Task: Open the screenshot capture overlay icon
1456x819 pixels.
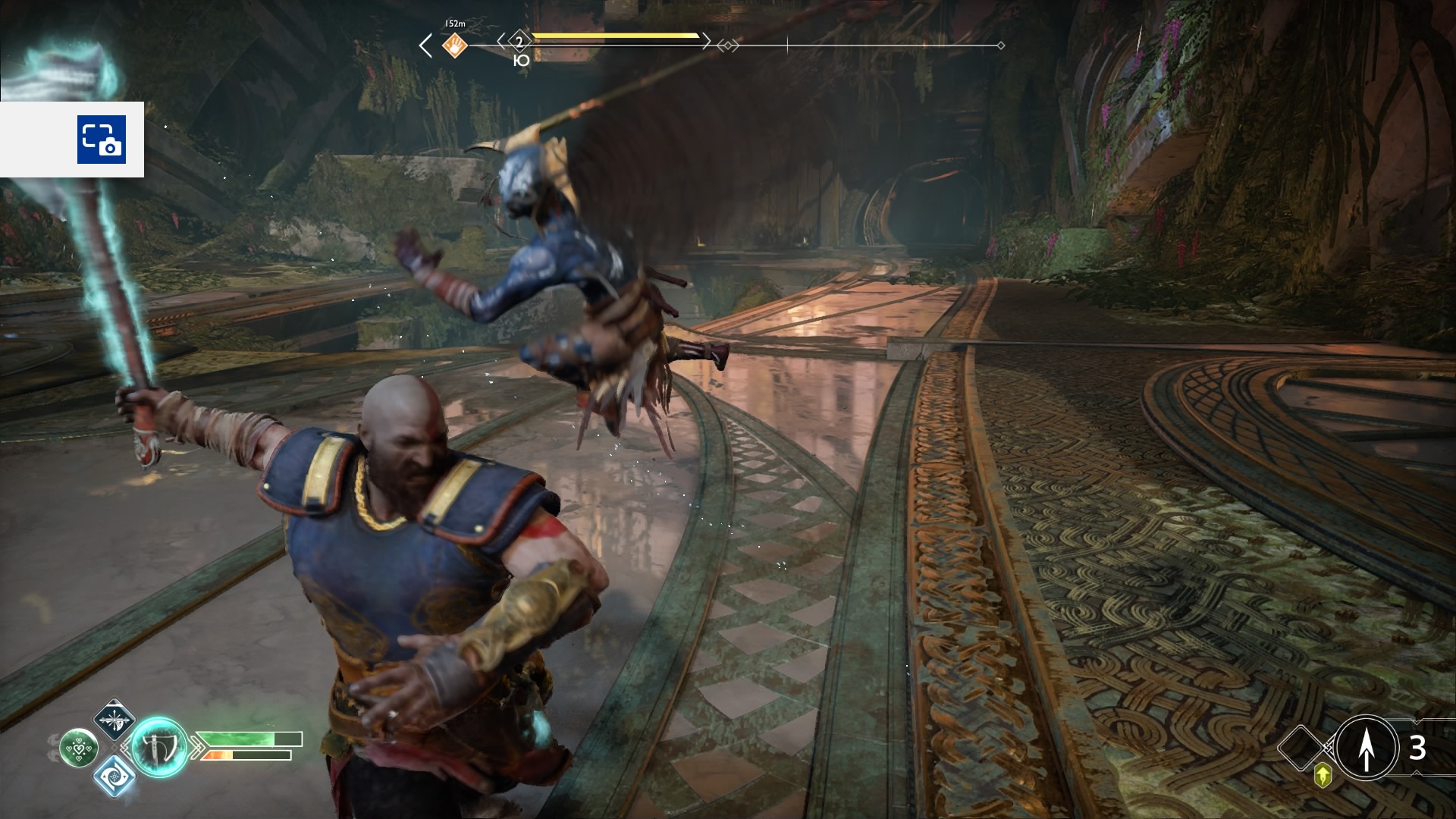Action: [x=101, y=140]
